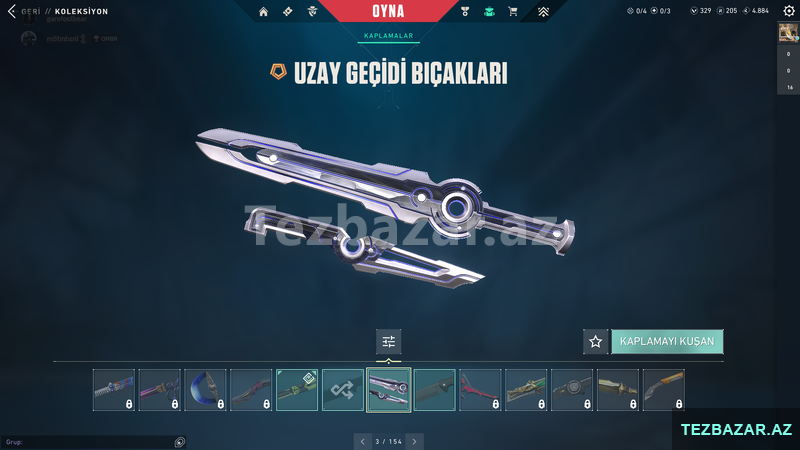Select the Kaplamalar tab
This screenshot has height=450, width=800.
pyautogui.click(x=389, y=36)
